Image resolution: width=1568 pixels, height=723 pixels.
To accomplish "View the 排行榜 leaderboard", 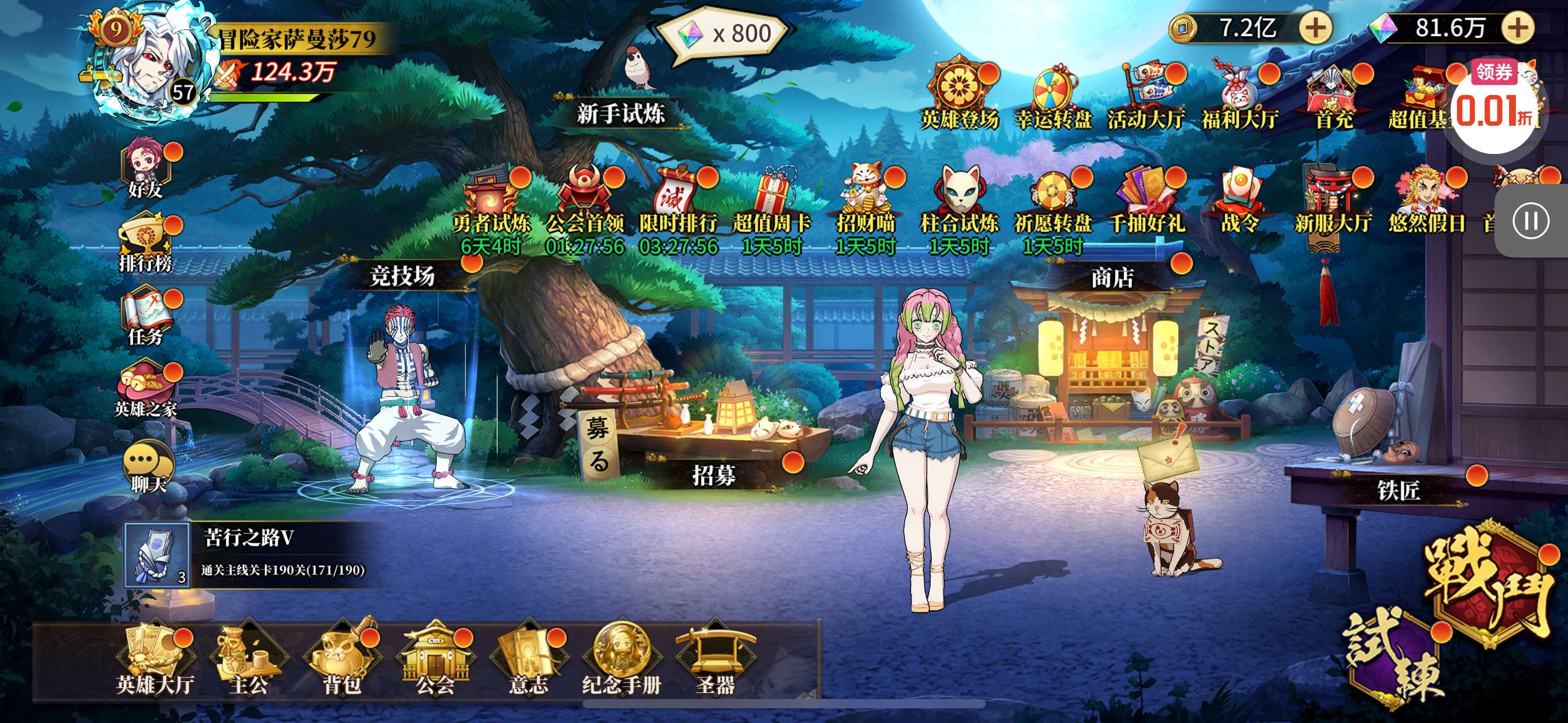I will [146, 242].
